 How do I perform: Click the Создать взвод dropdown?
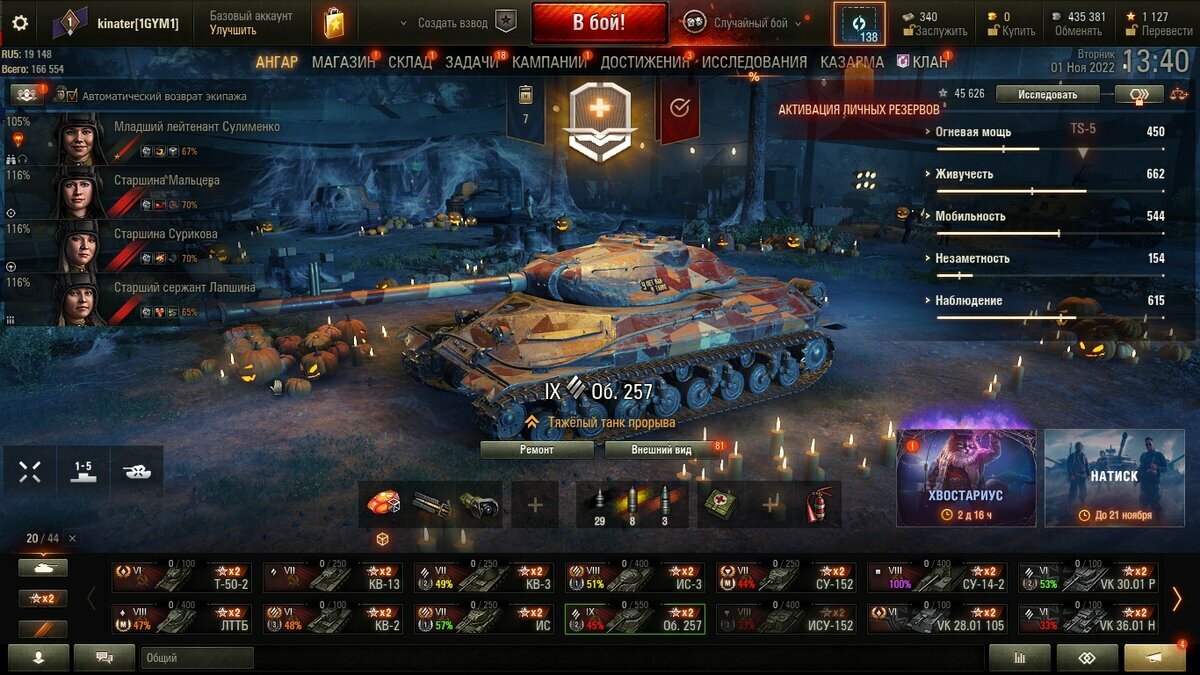coord(453,23)
